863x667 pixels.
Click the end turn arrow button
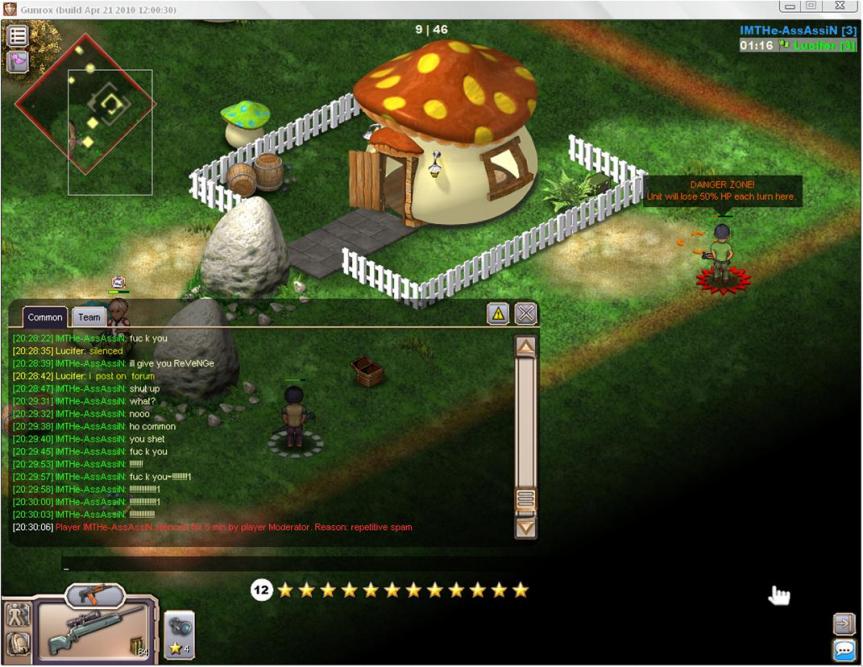click(x=843, y=624)
